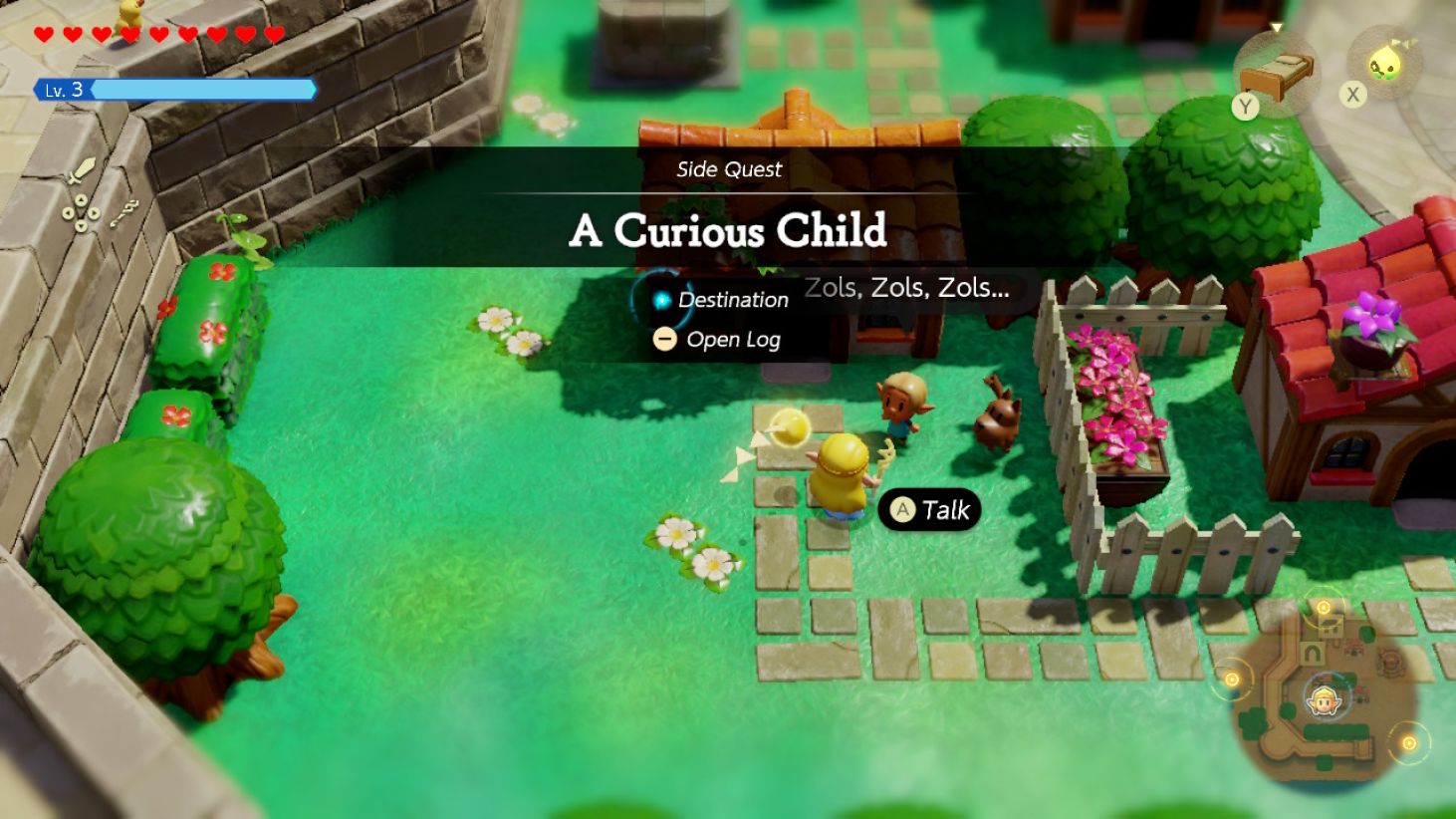1456x819 pixels.
Task: Click Link's face marker on the minimap
Action: click(x=1325, y=700)
